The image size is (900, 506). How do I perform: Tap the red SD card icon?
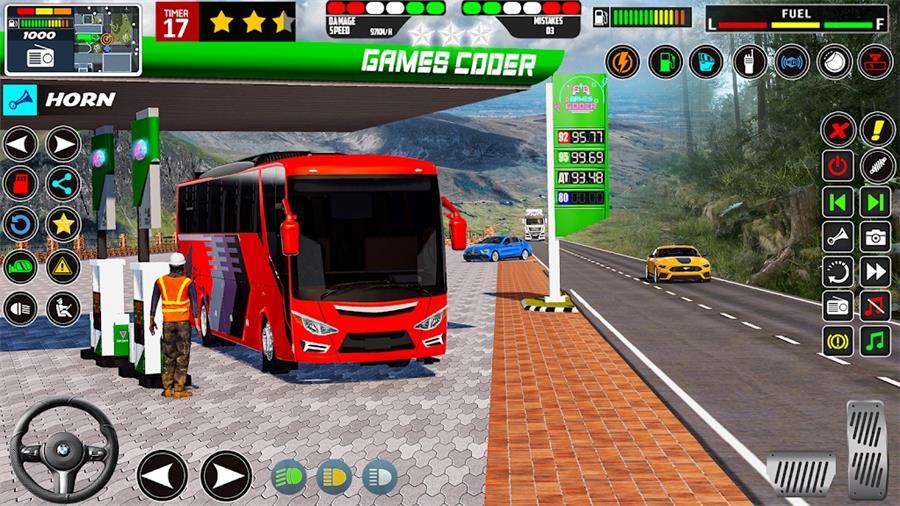click(20, 184)
